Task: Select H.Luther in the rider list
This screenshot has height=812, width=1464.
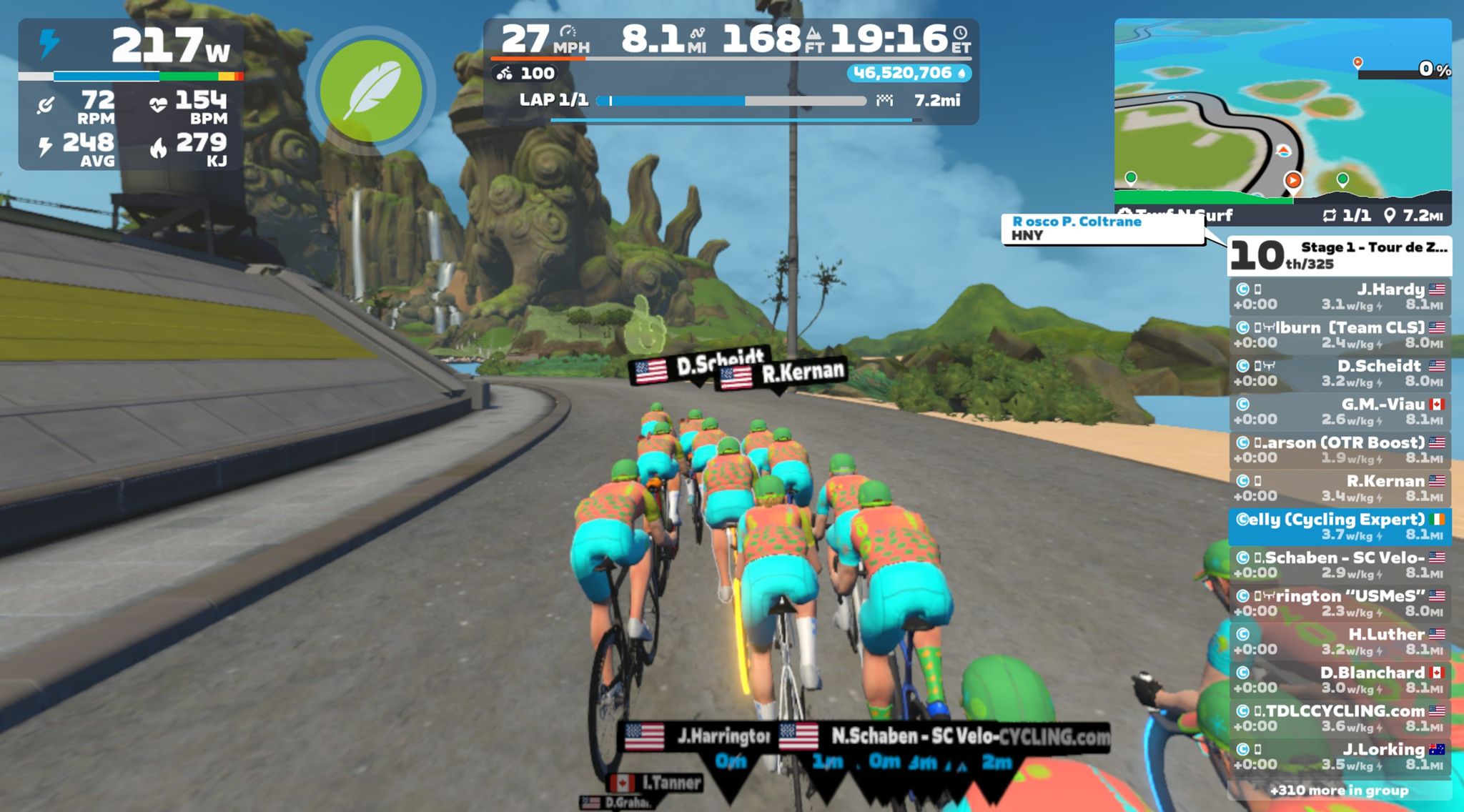Action: (1339, 641)
